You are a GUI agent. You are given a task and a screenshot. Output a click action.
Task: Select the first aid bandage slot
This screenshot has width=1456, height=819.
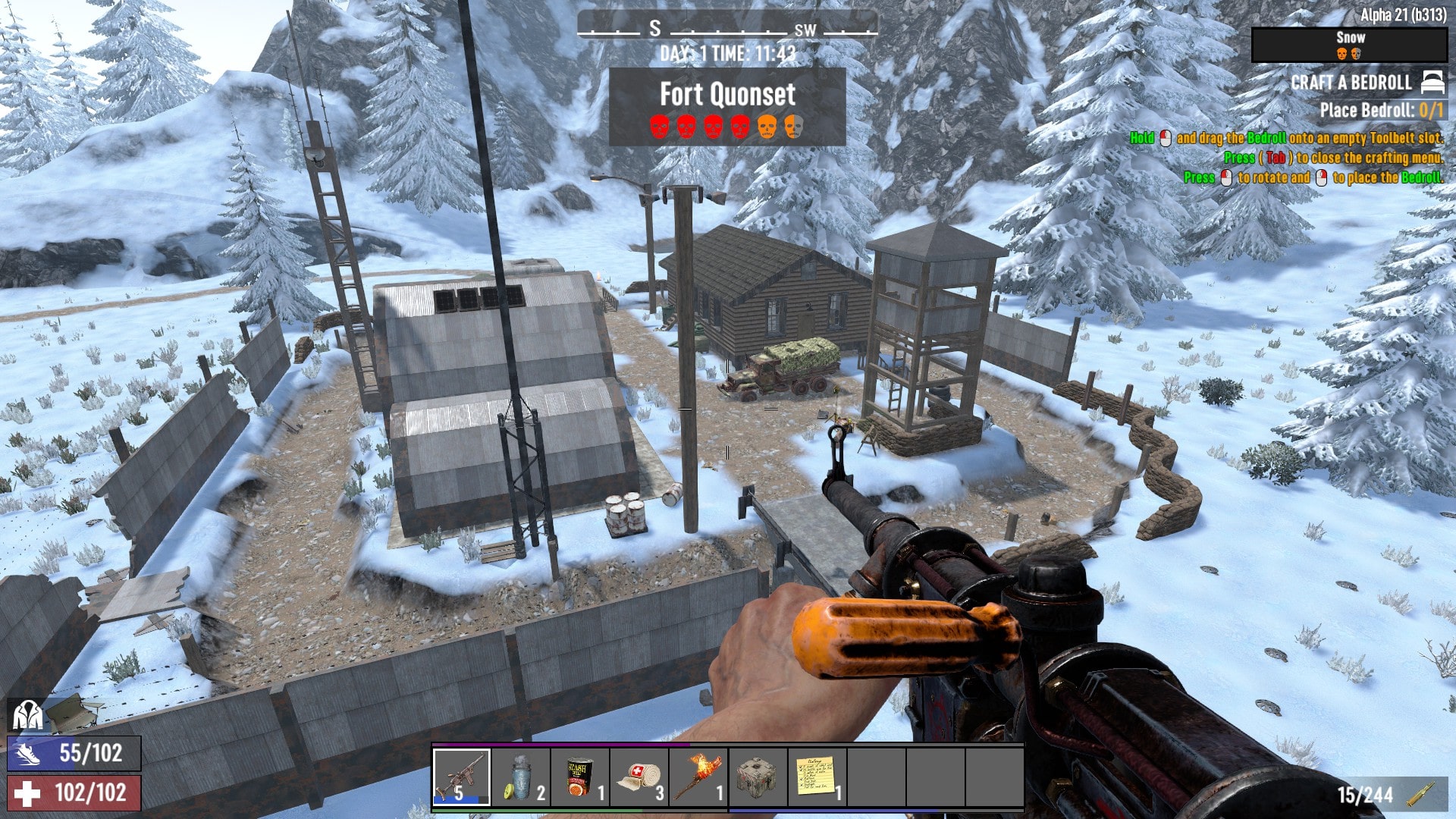point(639,777)
